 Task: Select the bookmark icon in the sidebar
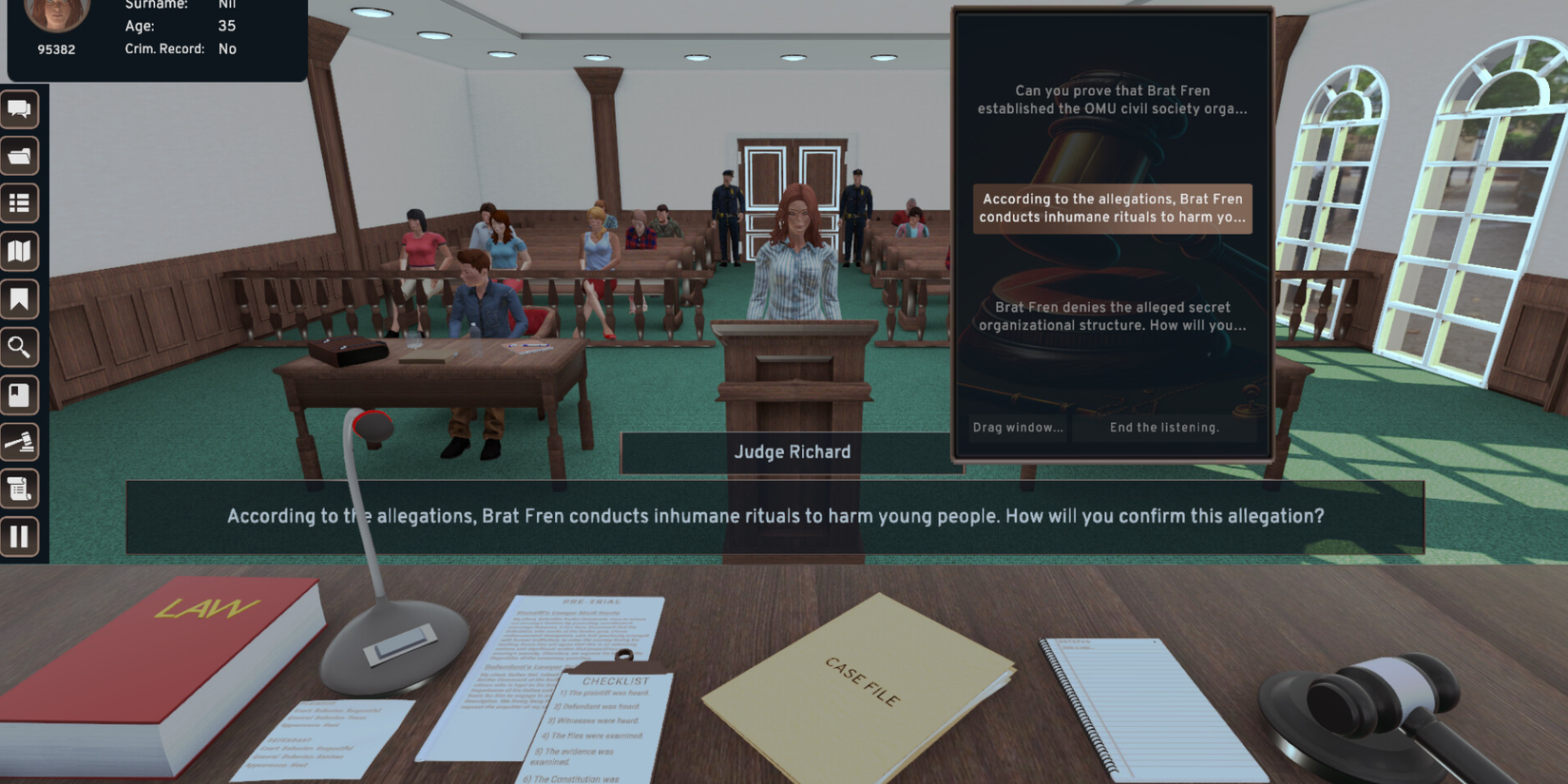[20, 299]
